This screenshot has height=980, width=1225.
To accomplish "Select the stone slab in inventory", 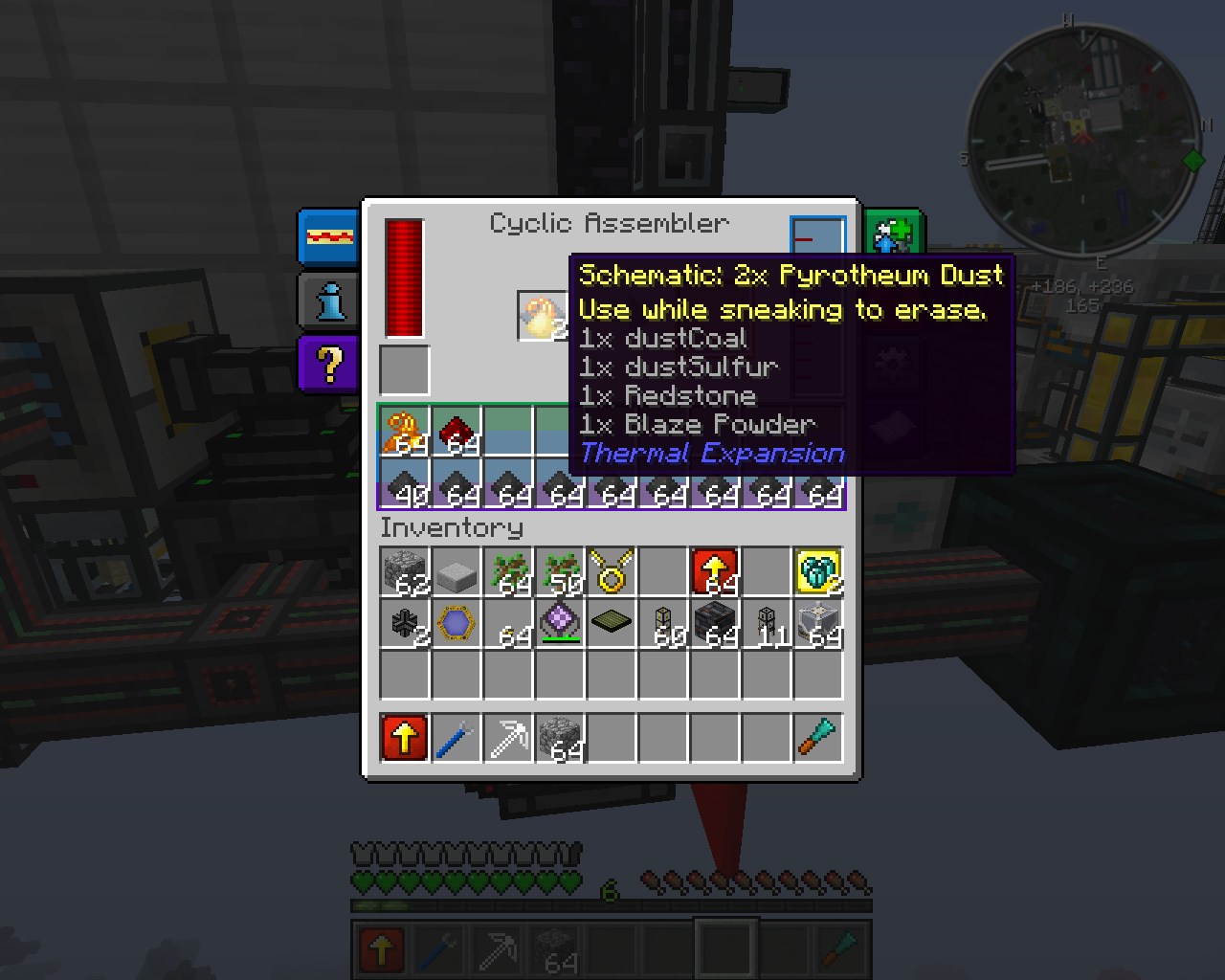I will pyautogui.click(x=457, y=572).
